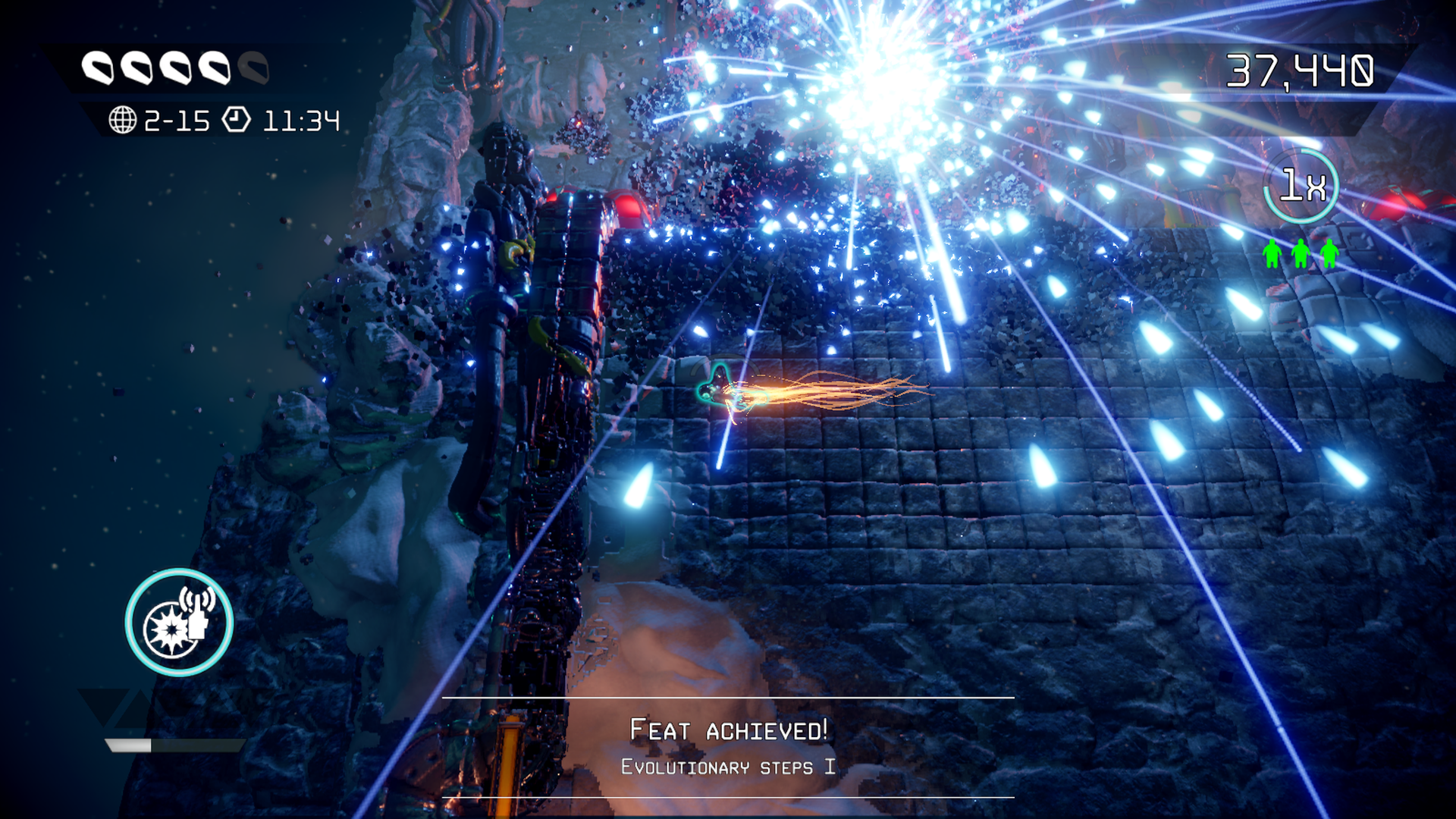Screen dimensions: 1456x819
Task: Click the 1x score multiplier ring
Action: click(x=1301, y=186)
